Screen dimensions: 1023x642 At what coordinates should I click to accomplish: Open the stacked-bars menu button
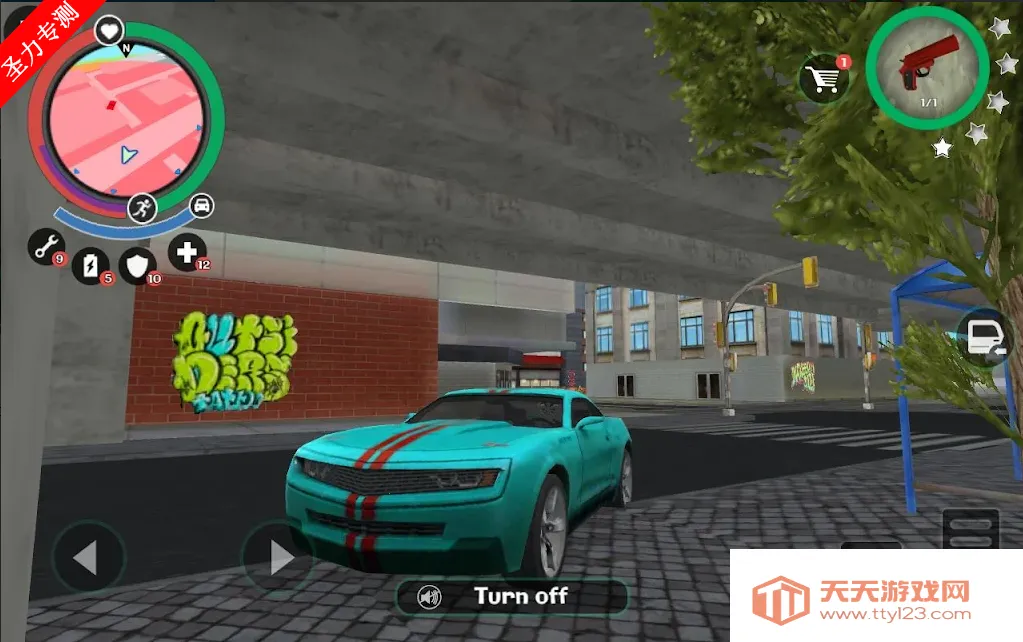click(970, 526)
